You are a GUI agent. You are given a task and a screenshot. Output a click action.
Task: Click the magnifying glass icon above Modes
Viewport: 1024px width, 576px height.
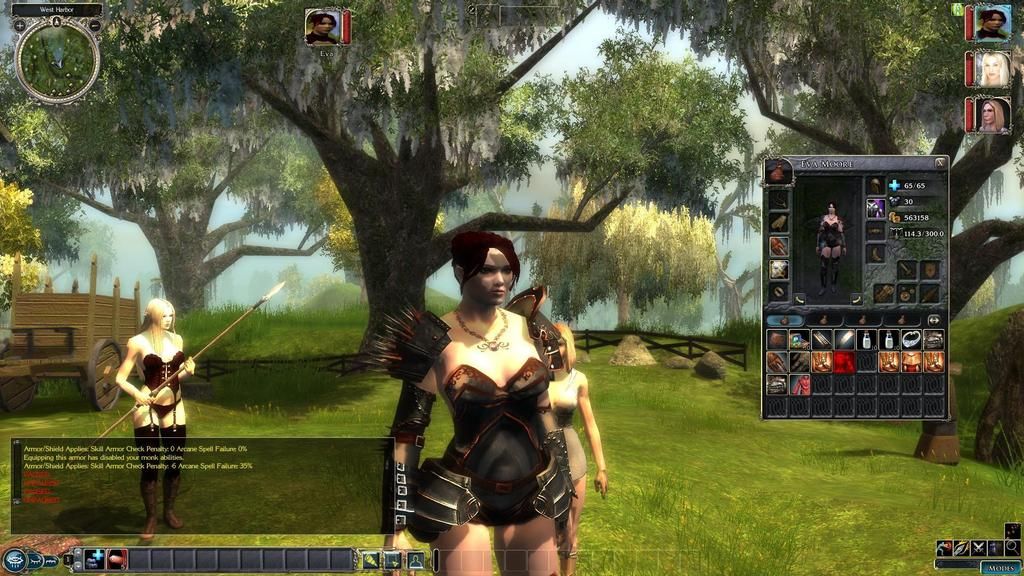coord(1012,547)
